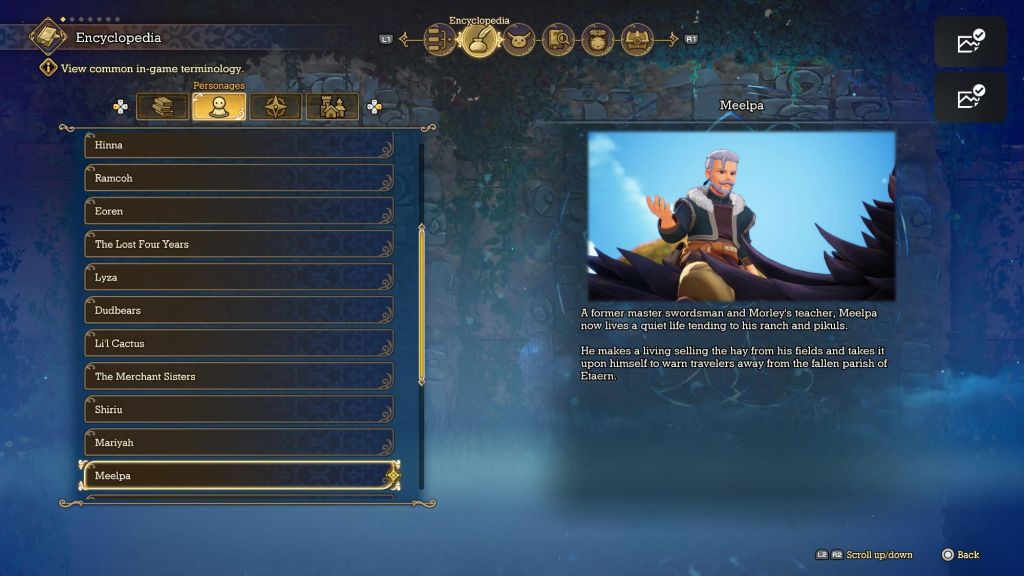
Task: Open the castle buildings category tab
Action: click(x=332, y=107)
